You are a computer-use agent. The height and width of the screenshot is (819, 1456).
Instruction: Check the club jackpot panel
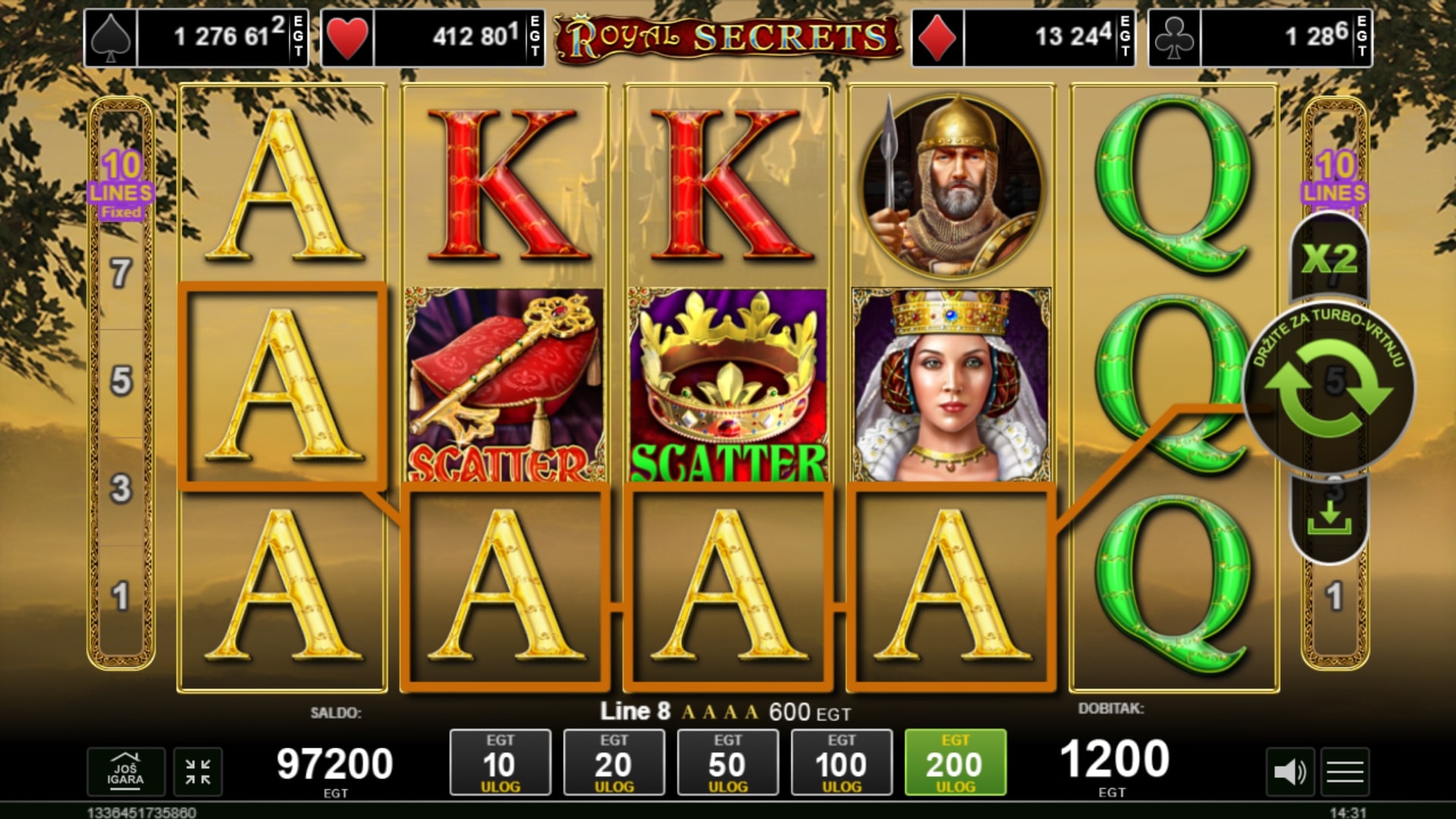1260,37
